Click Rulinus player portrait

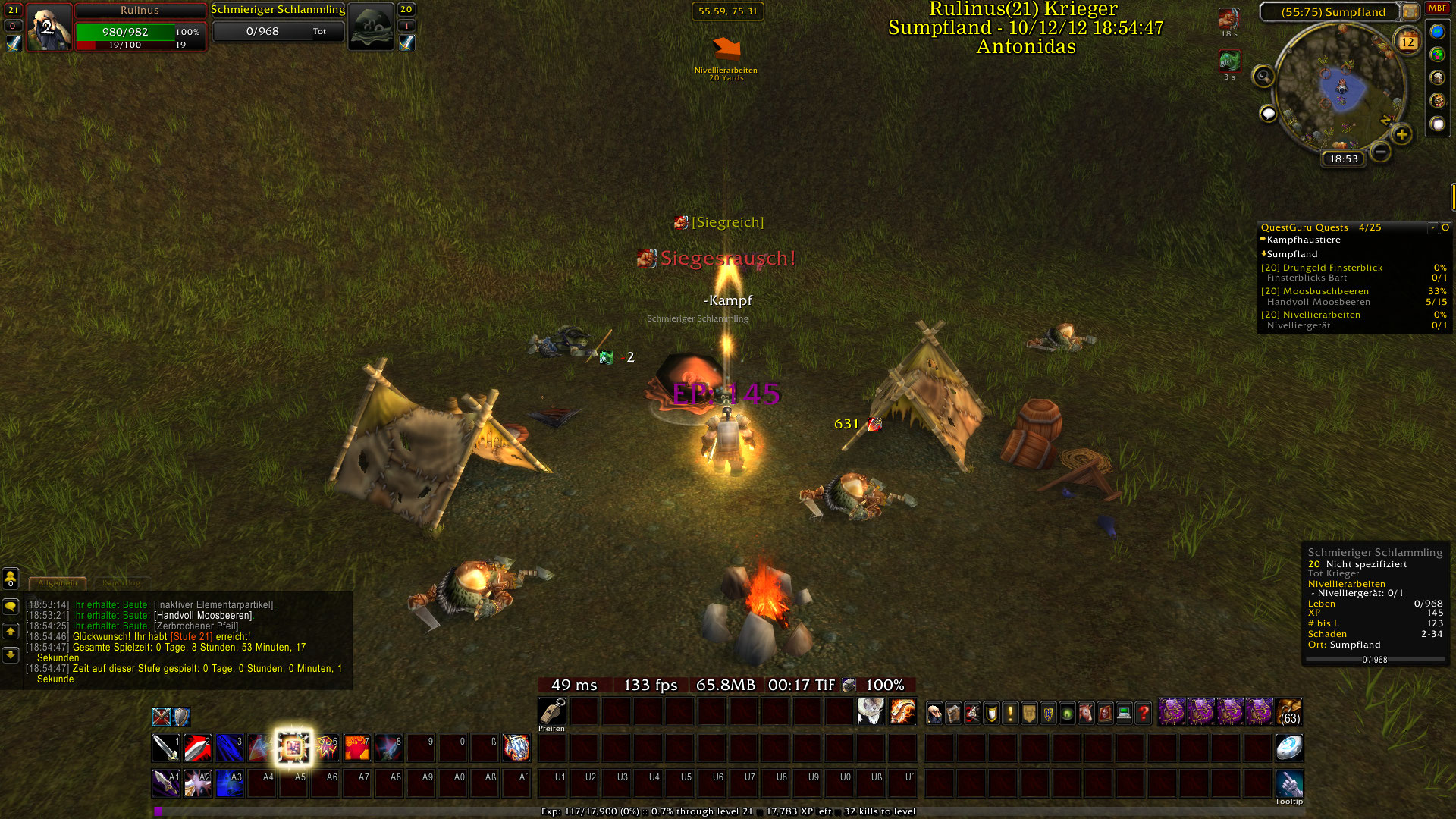(x=49, y=27)
